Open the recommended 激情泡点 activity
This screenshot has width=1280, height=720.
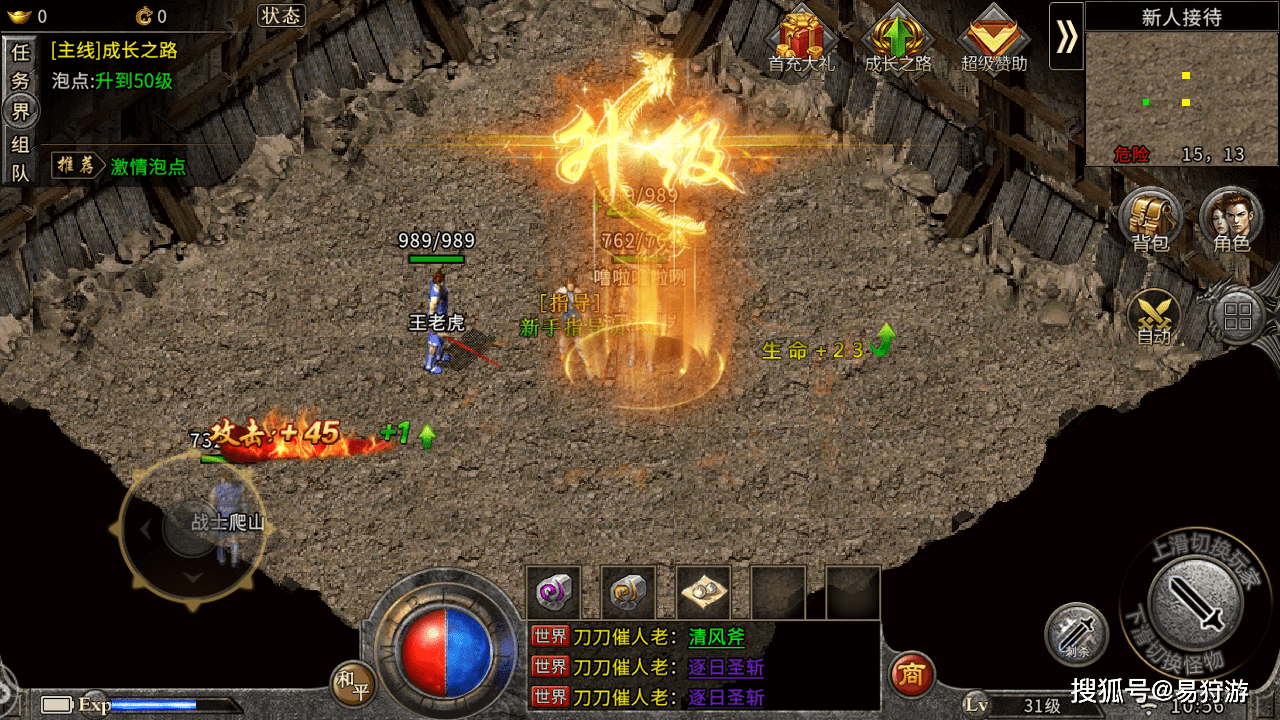tap(148, 167)
